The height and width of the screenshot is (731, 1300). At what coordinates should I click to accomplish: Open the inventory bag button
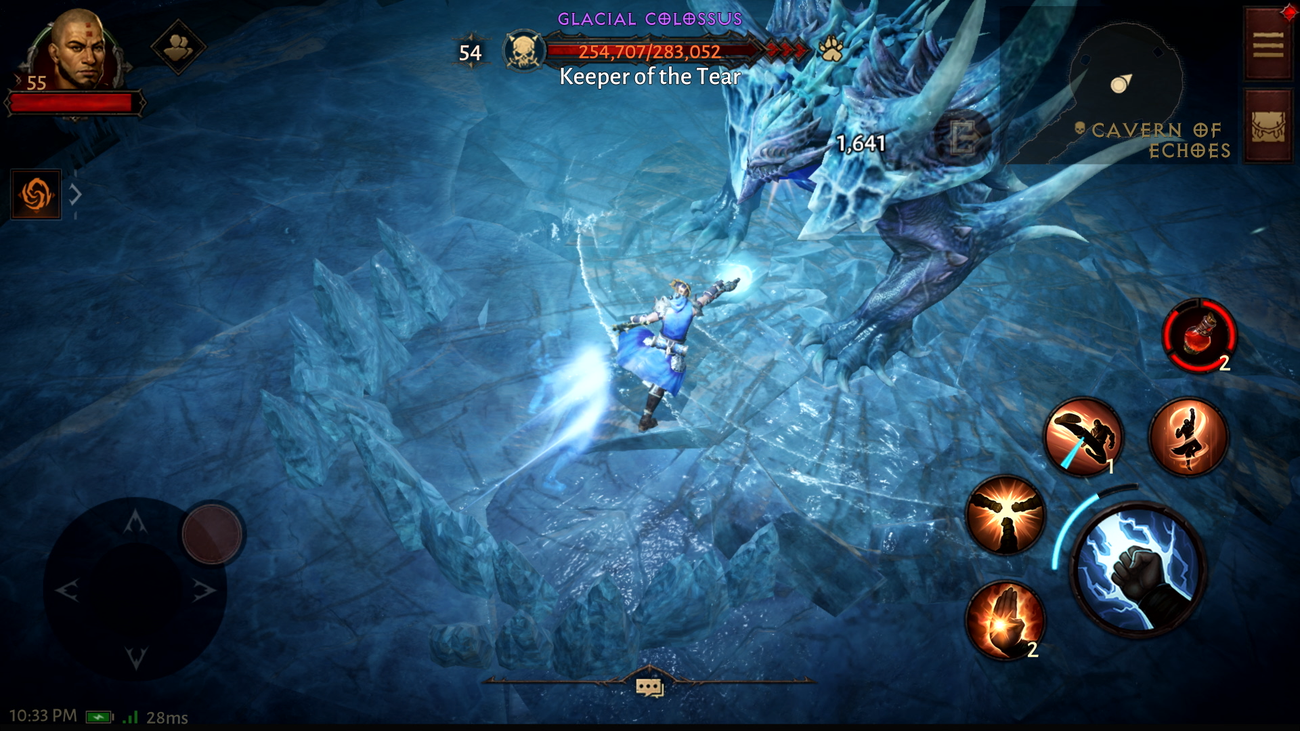click(x=1268, y=126)
